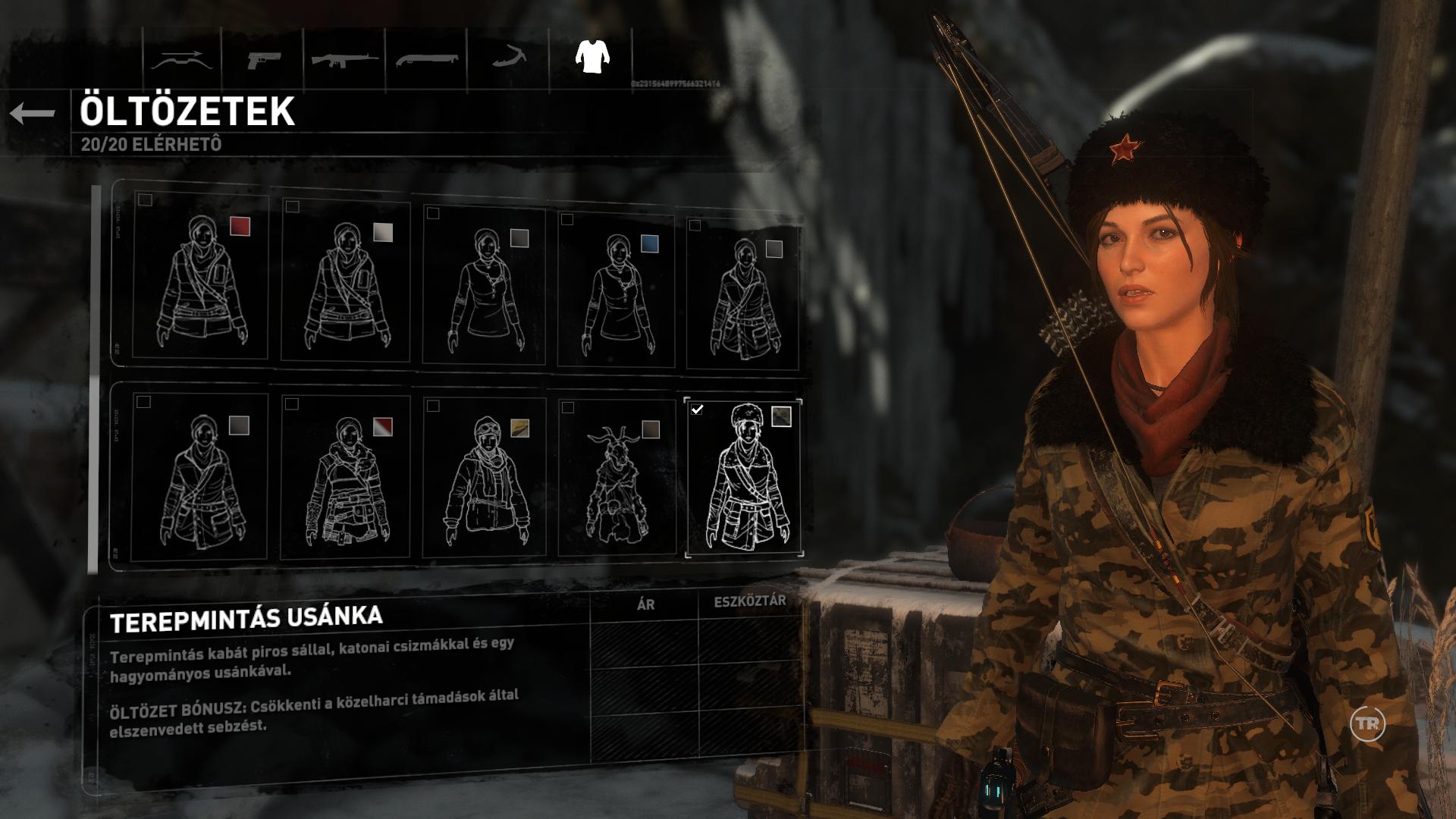This screenshot has width=1456, height=819.
Task: Choose the jacket outfit with red swatch
Action: pyautogui.click(x=200, y=278)
